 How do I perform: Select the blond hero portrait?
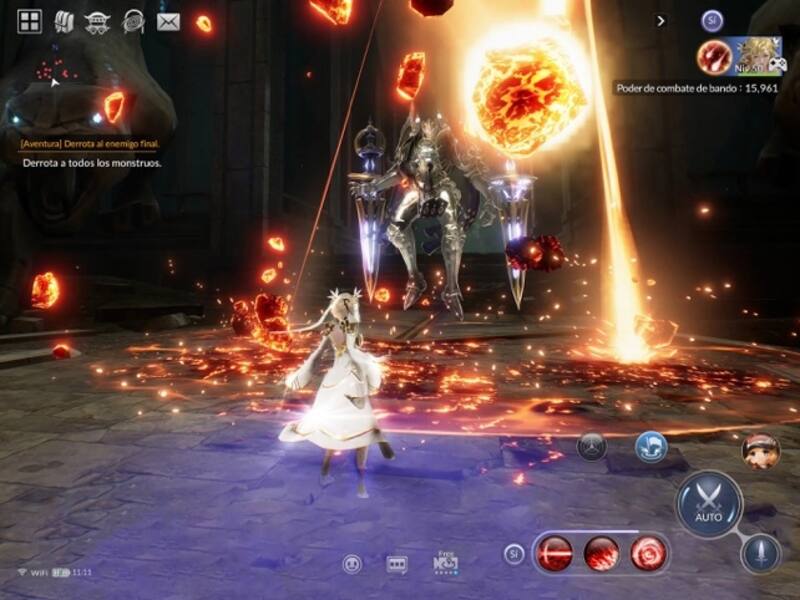757,55
